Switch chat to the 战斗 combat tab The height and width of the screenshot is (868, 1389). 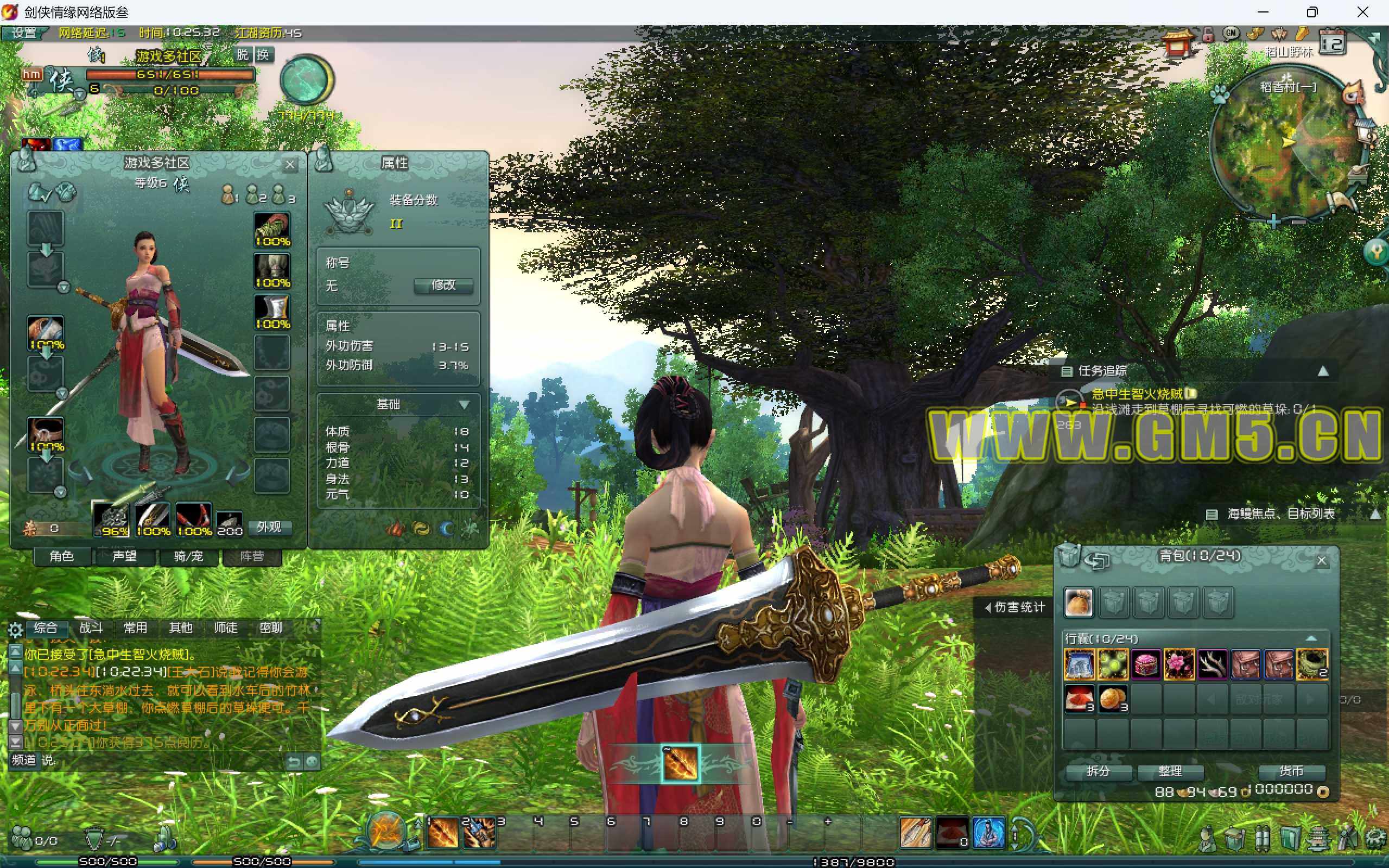coord(91,628)
